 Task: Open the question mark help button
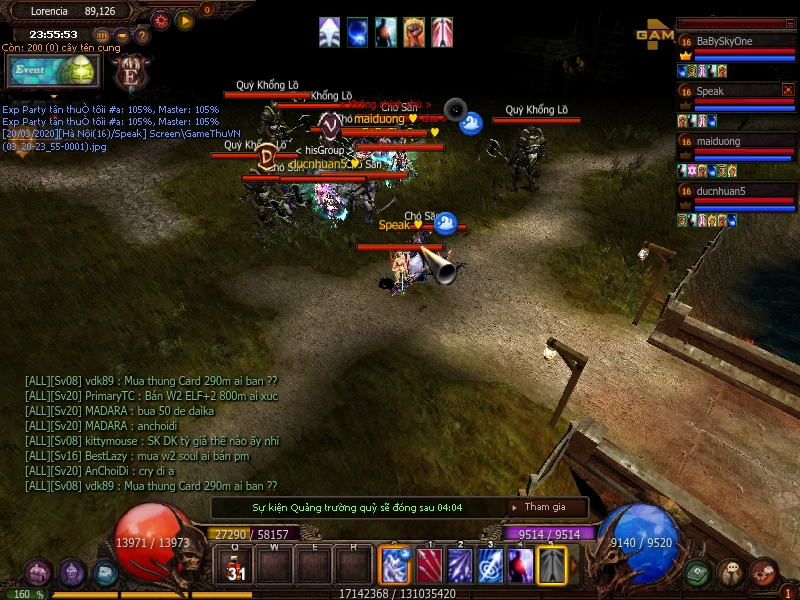point(143,36)
